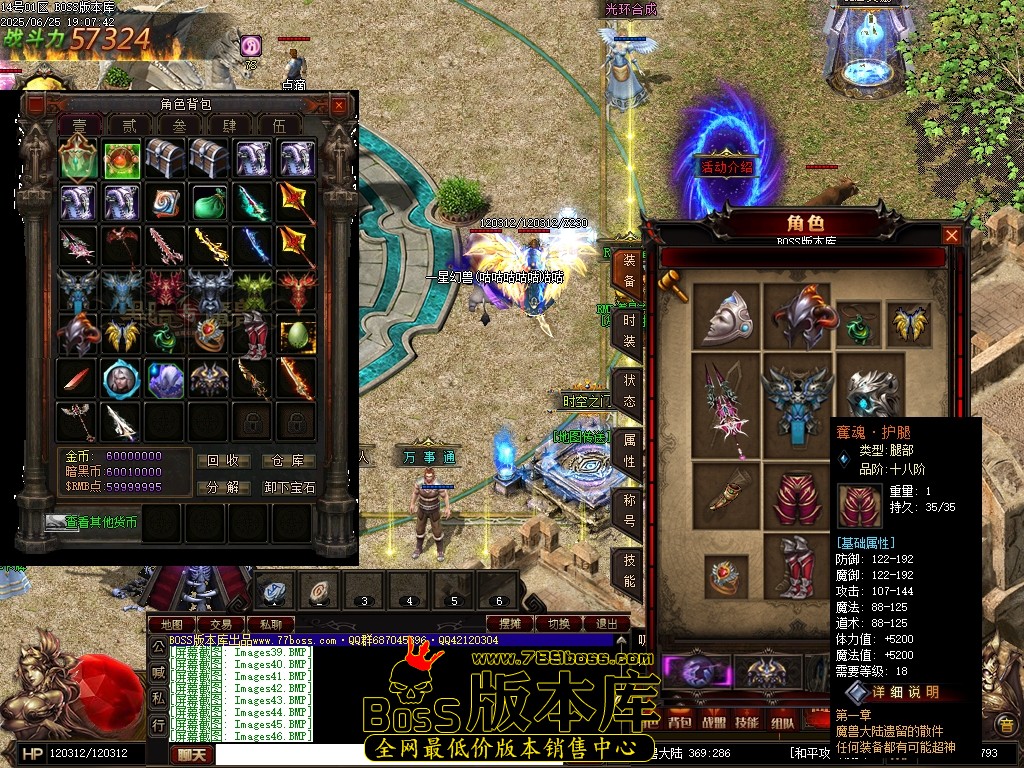
Task: Open 查看其他货币 other currencies
Action: click(x=92, y=522)
